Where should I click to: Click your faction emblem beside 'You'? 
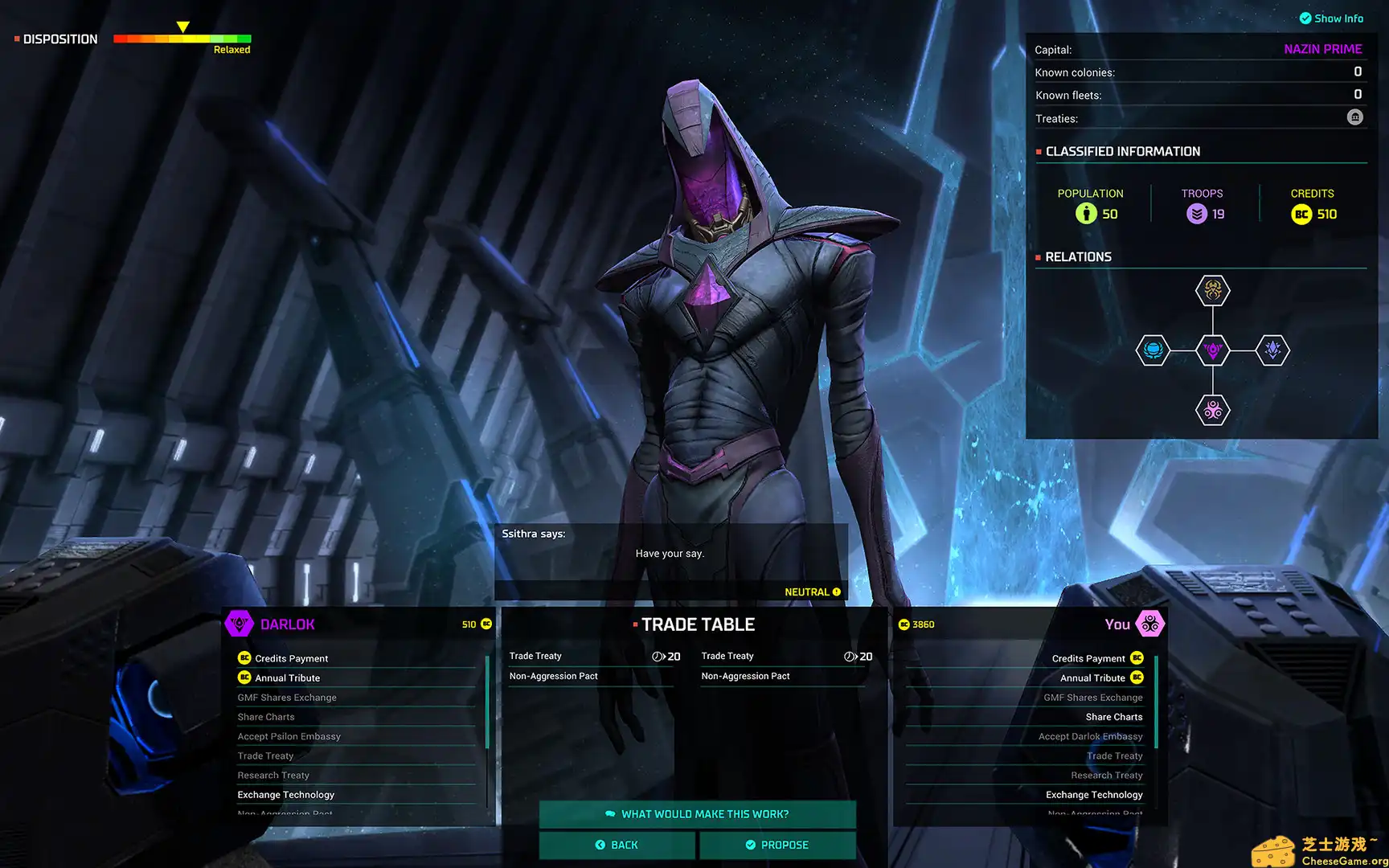coord(1151,624)
